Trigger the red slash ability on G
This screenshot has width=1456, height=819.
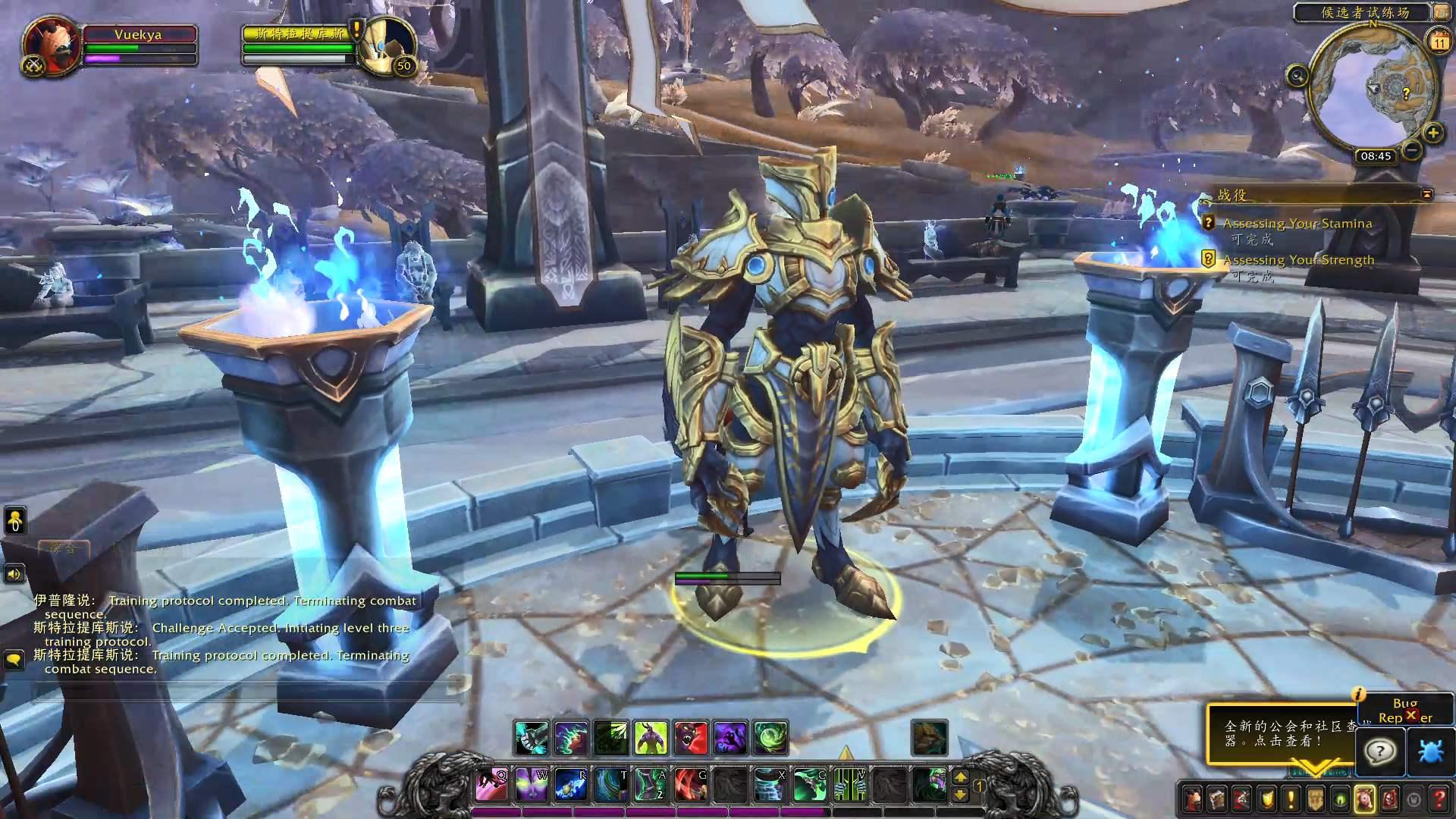690,784
